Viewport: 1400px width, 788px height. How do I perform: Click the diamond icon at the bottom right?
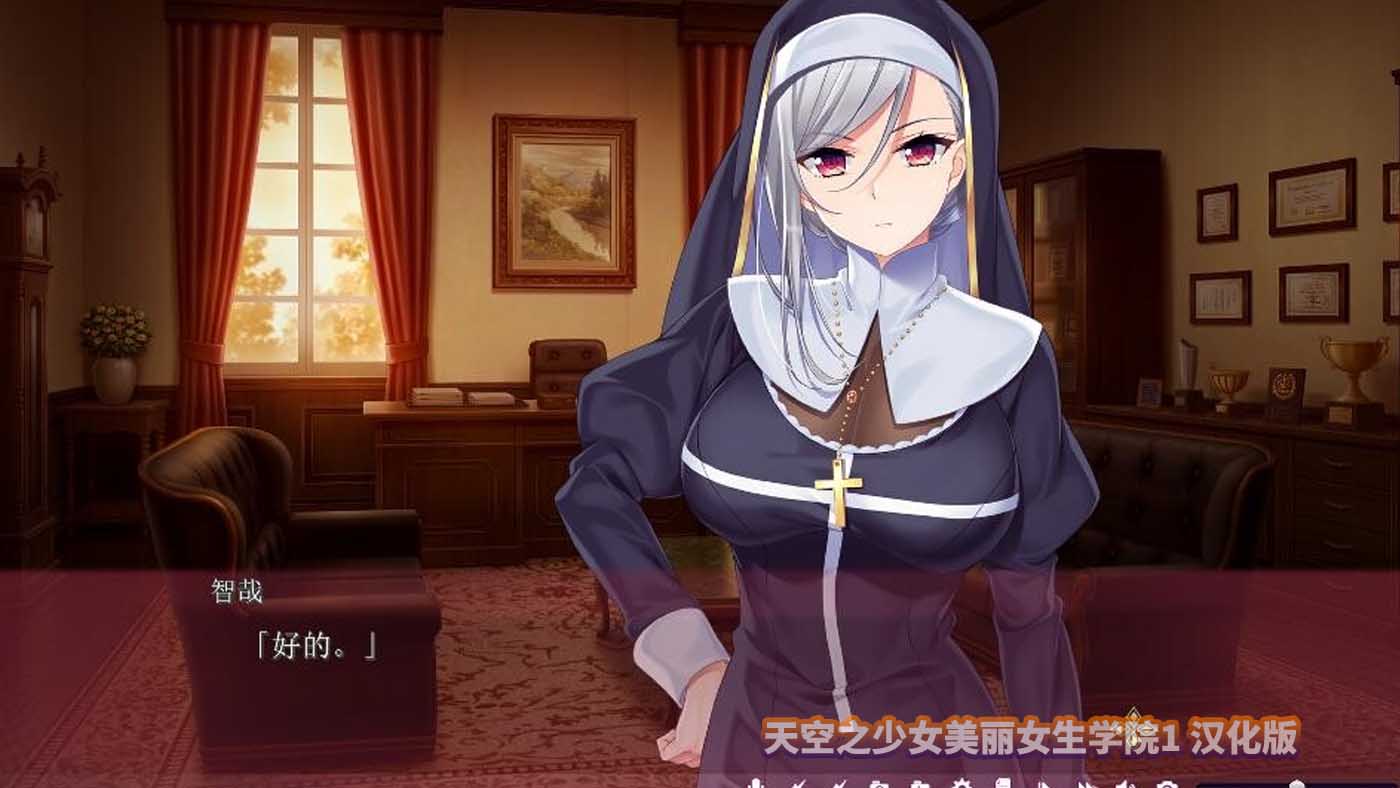coord(1298,784)
